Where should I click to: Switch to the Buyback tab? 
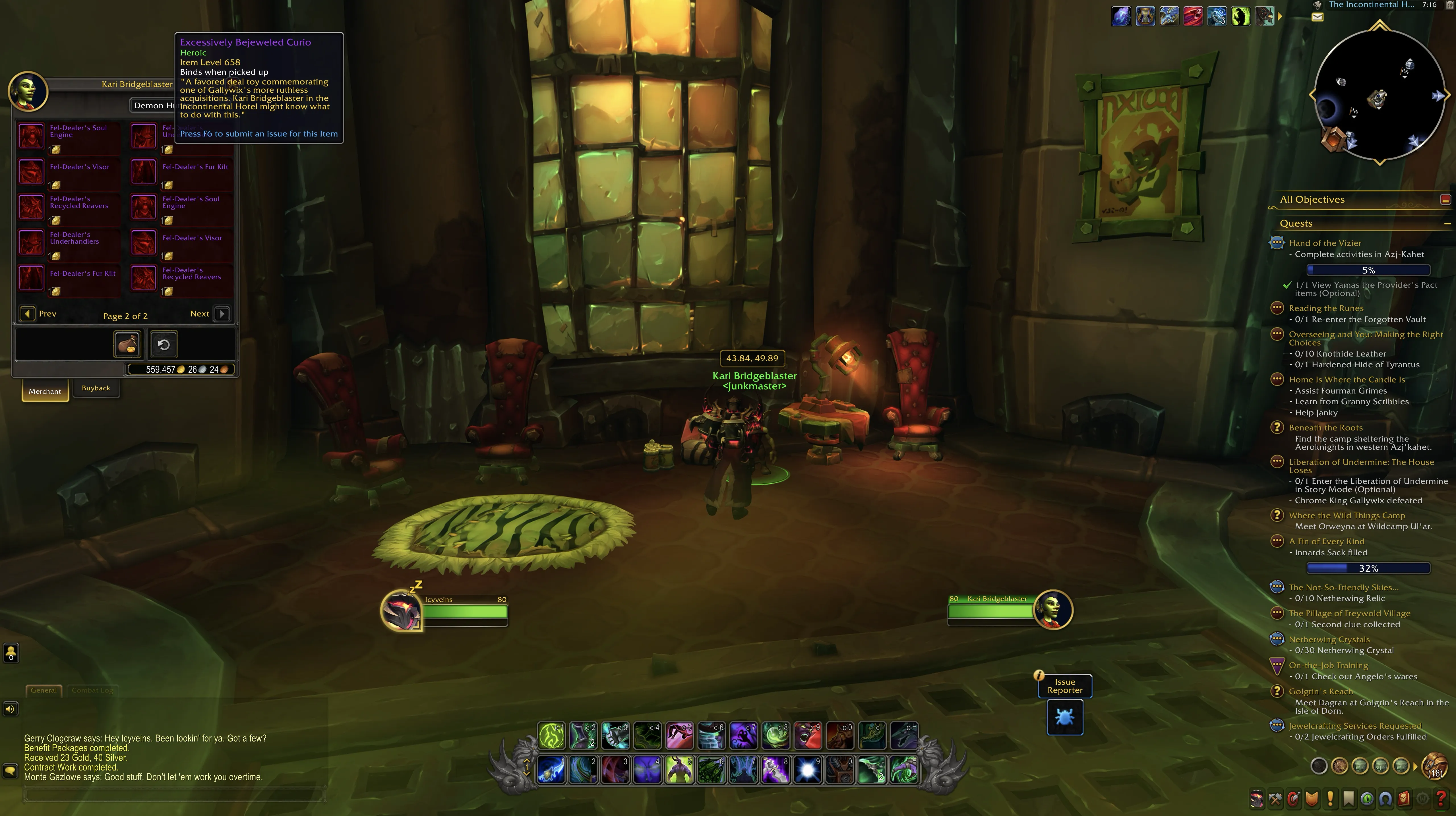click(x=96, y=388)
